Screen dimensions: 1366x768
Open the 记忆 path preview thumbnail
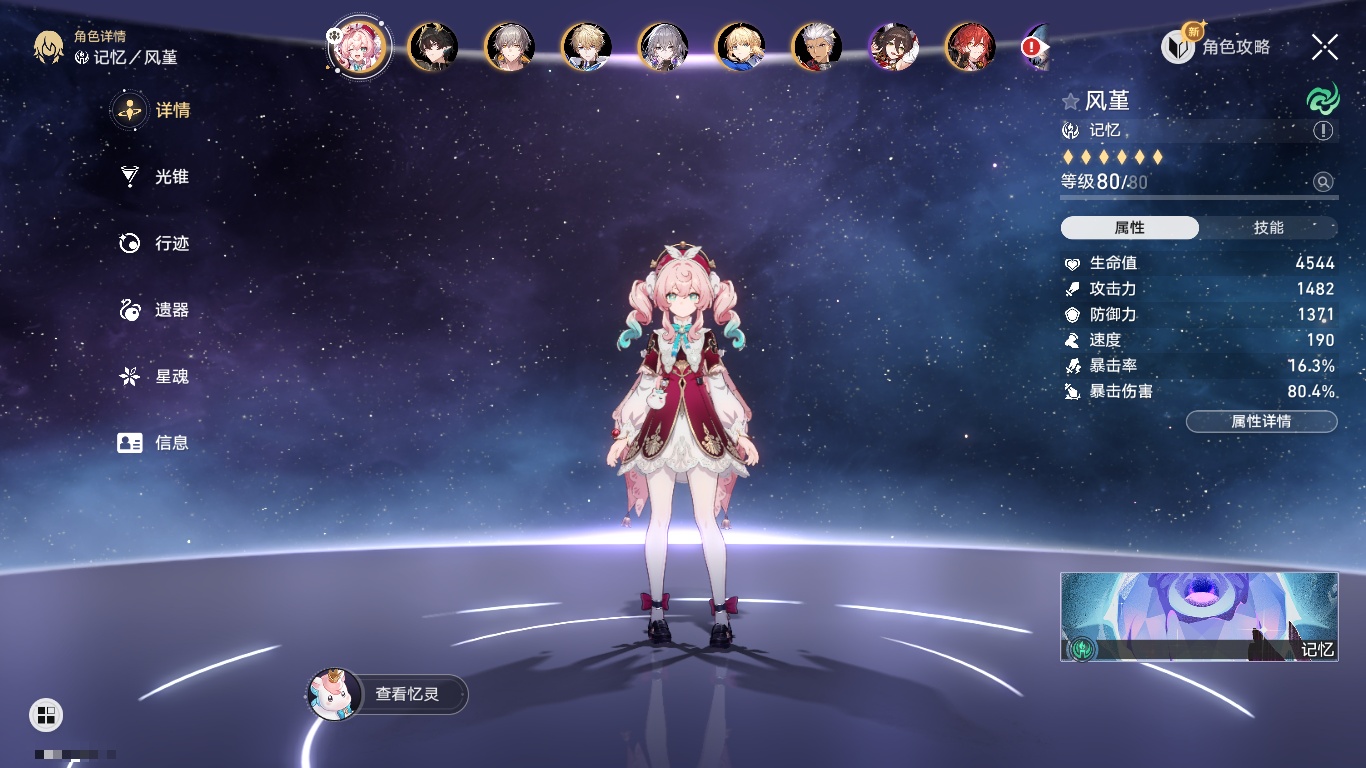(x=1199, y=616)
